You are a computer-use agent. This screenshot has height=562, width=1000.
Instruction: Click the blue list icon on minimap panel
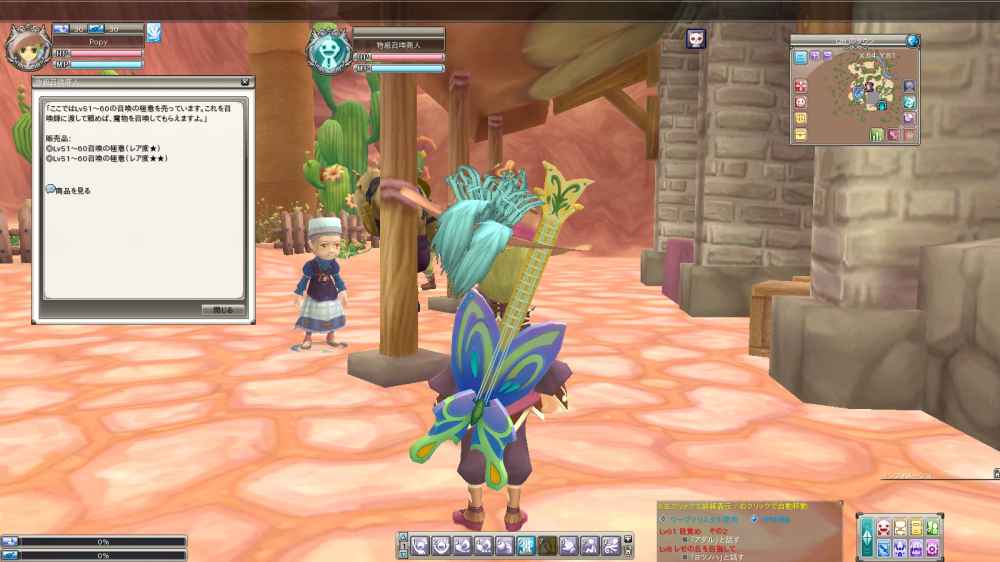tap(801, 58)
